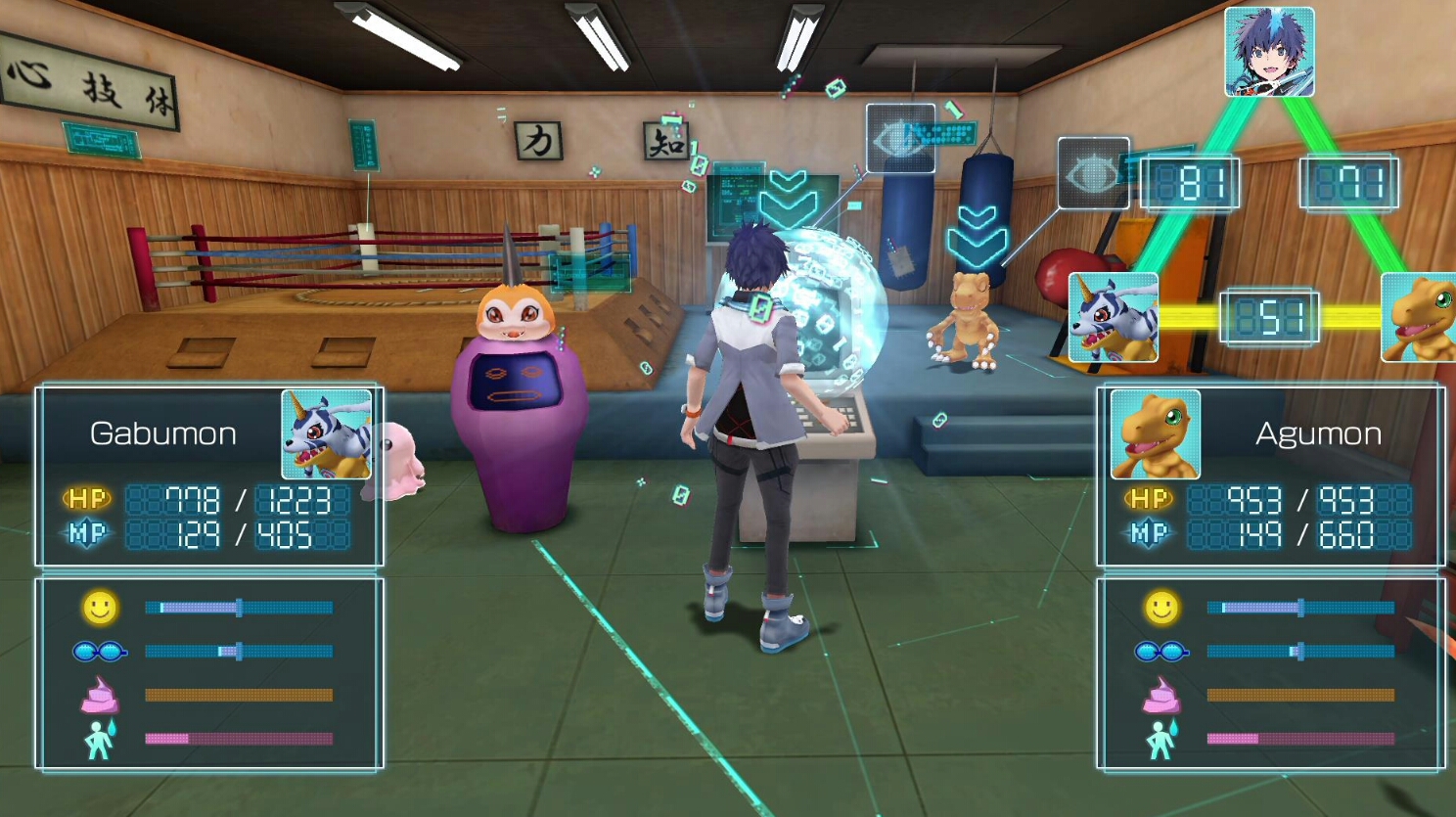Select the eye scan icon above the terminal

point(900,139)
